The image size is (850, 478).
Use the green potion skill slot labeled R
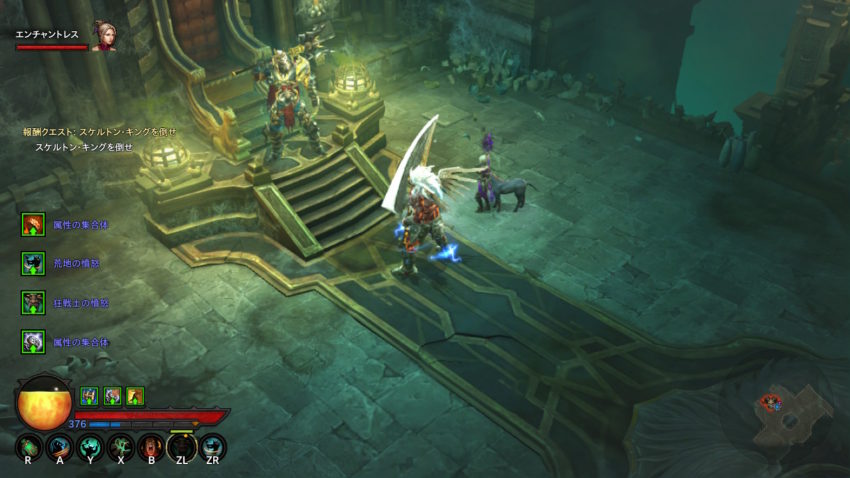coord(28,446)
